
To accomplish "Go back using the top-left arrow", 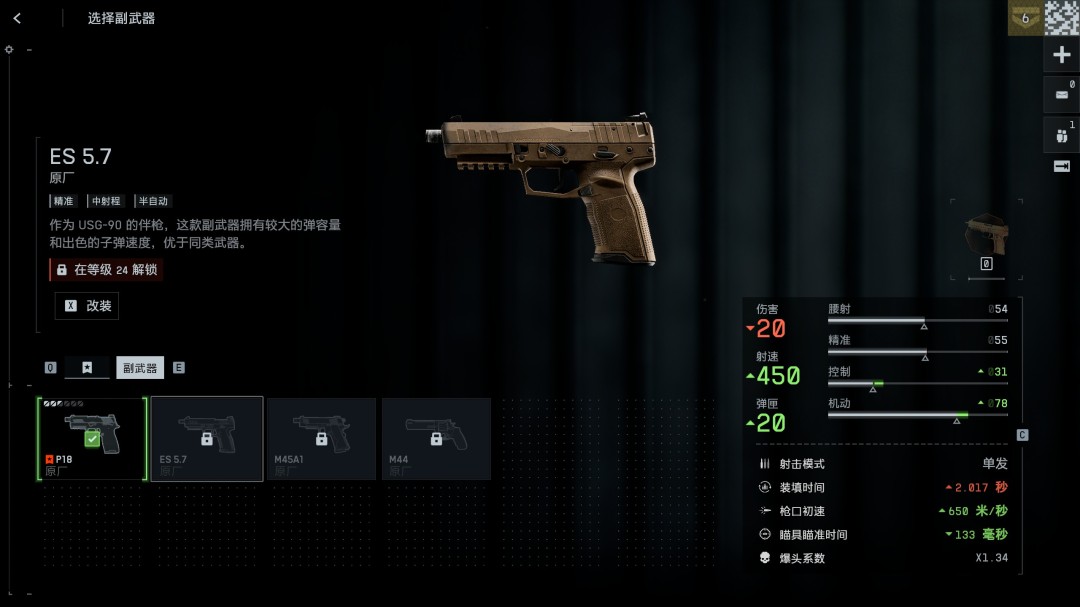I will coord(17,18).
